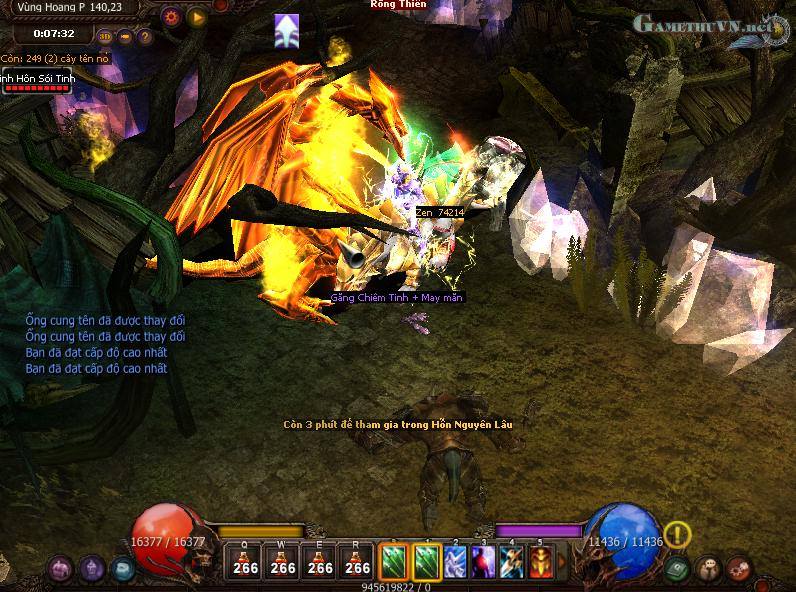Image resolution: width=796 pixels, height=592 pixels.
Task: Activate the blue winged skill icon
Action: tap(456, 561)
